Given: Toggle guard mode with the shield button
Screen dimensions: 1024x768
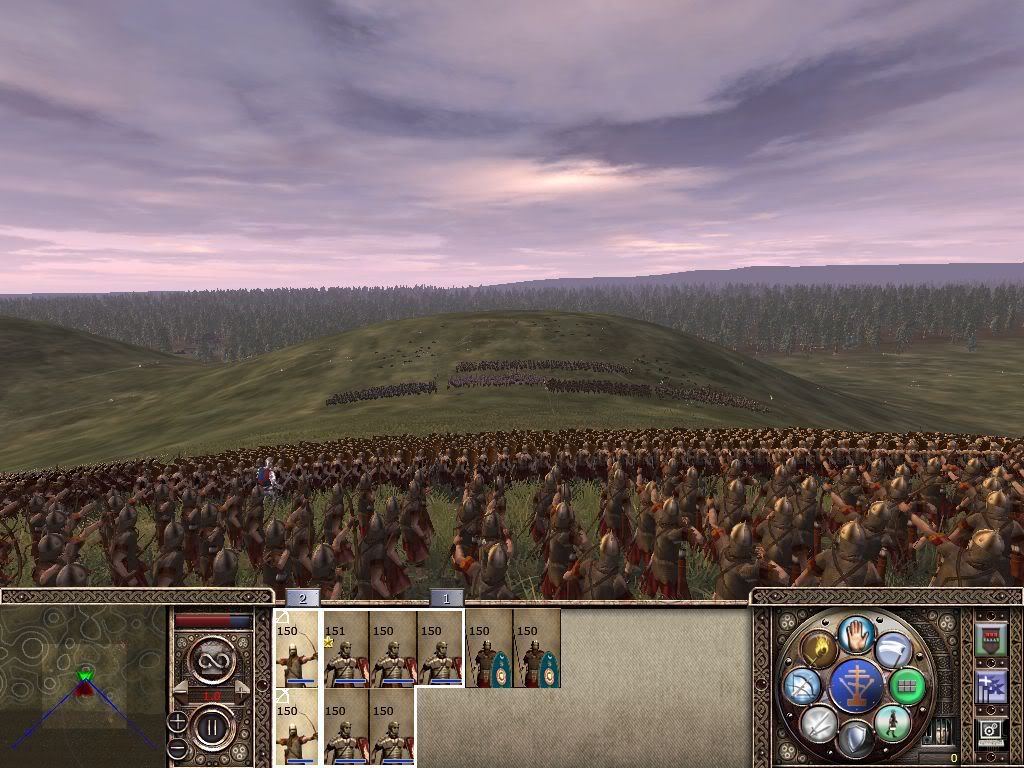Looking at the screenshot, I should [855, 738].
